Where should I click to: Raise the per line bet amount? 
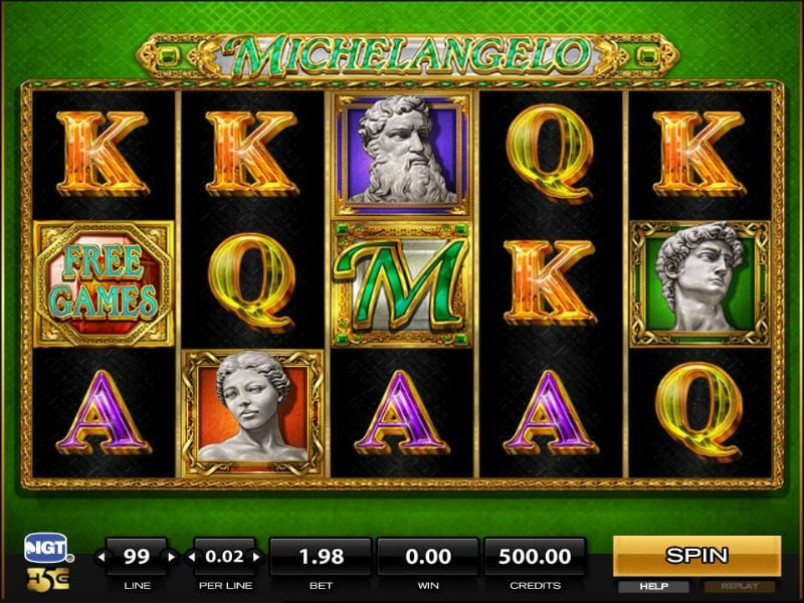pyautogui.click(x=258, y=556)
